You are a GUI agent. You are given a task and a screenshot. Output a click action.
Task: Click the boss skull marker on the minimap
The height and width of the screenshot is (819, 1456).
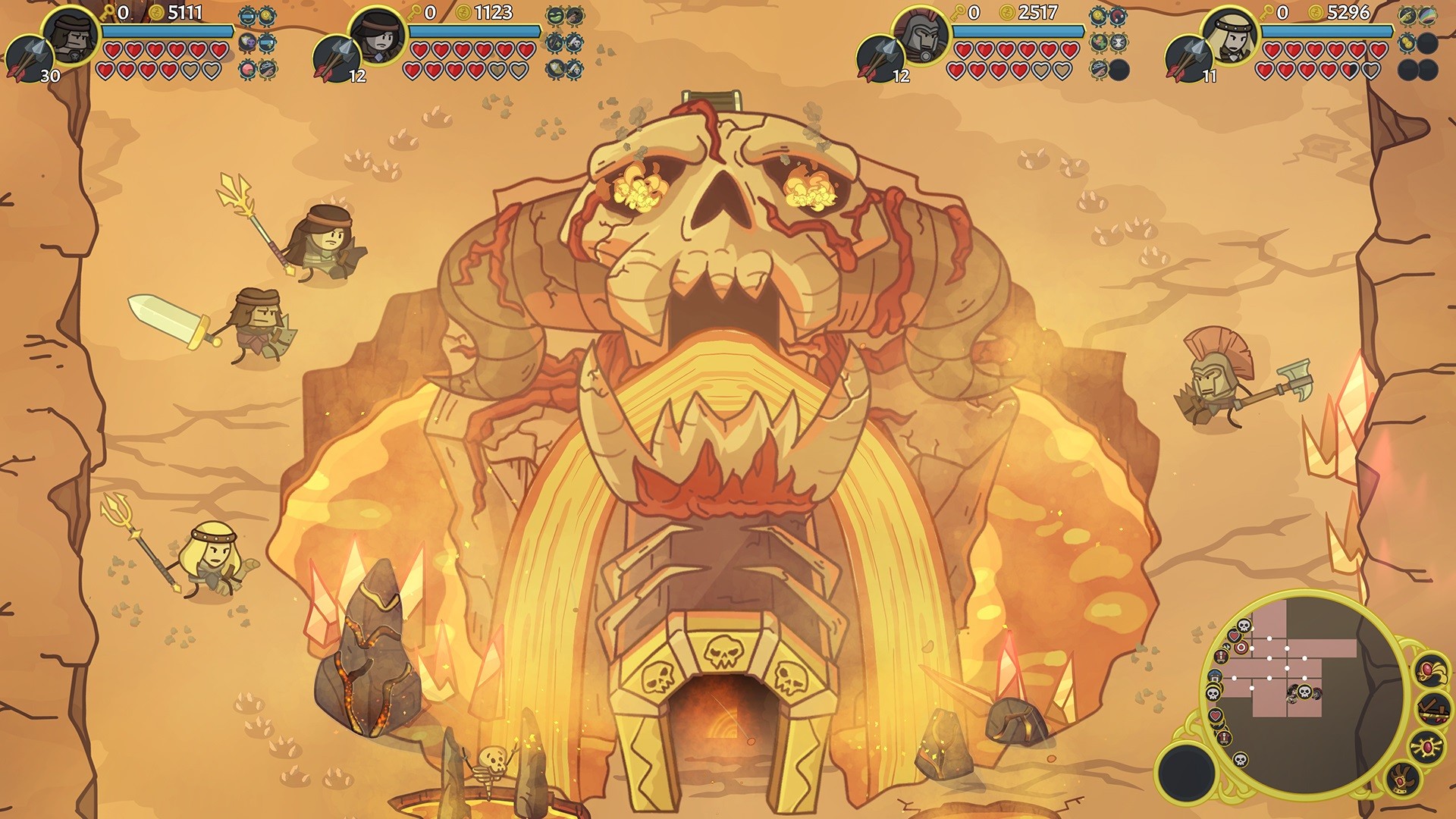point(1304,692)
